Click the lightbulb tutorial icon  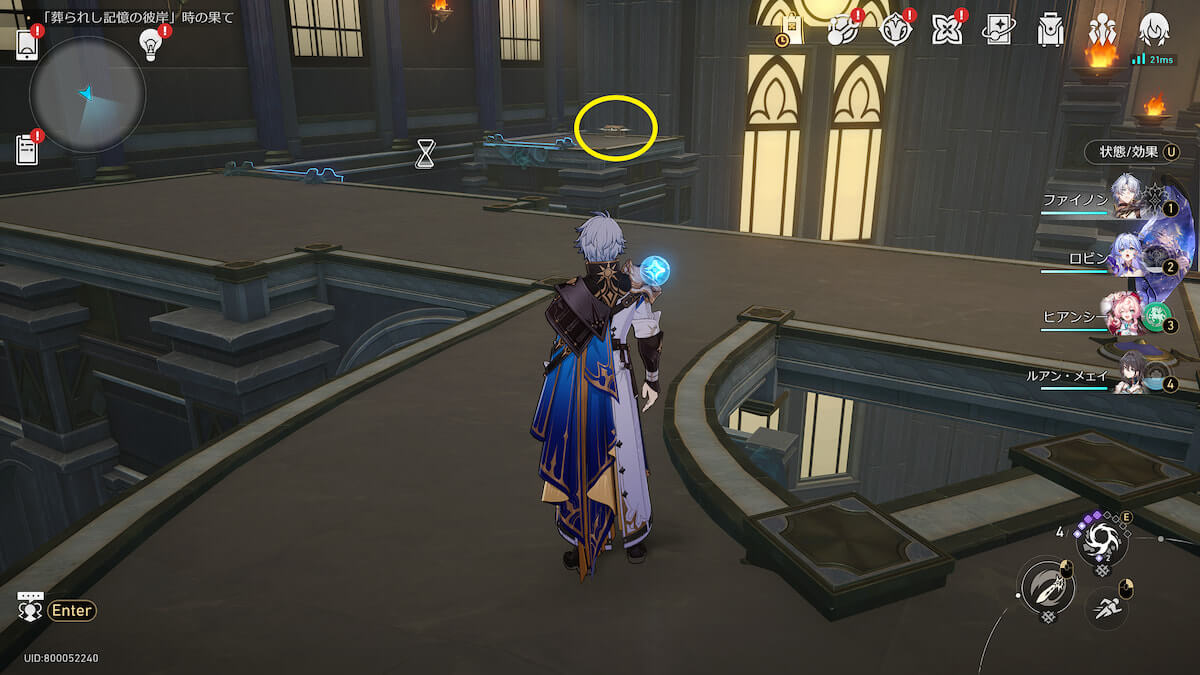(151, 44)
